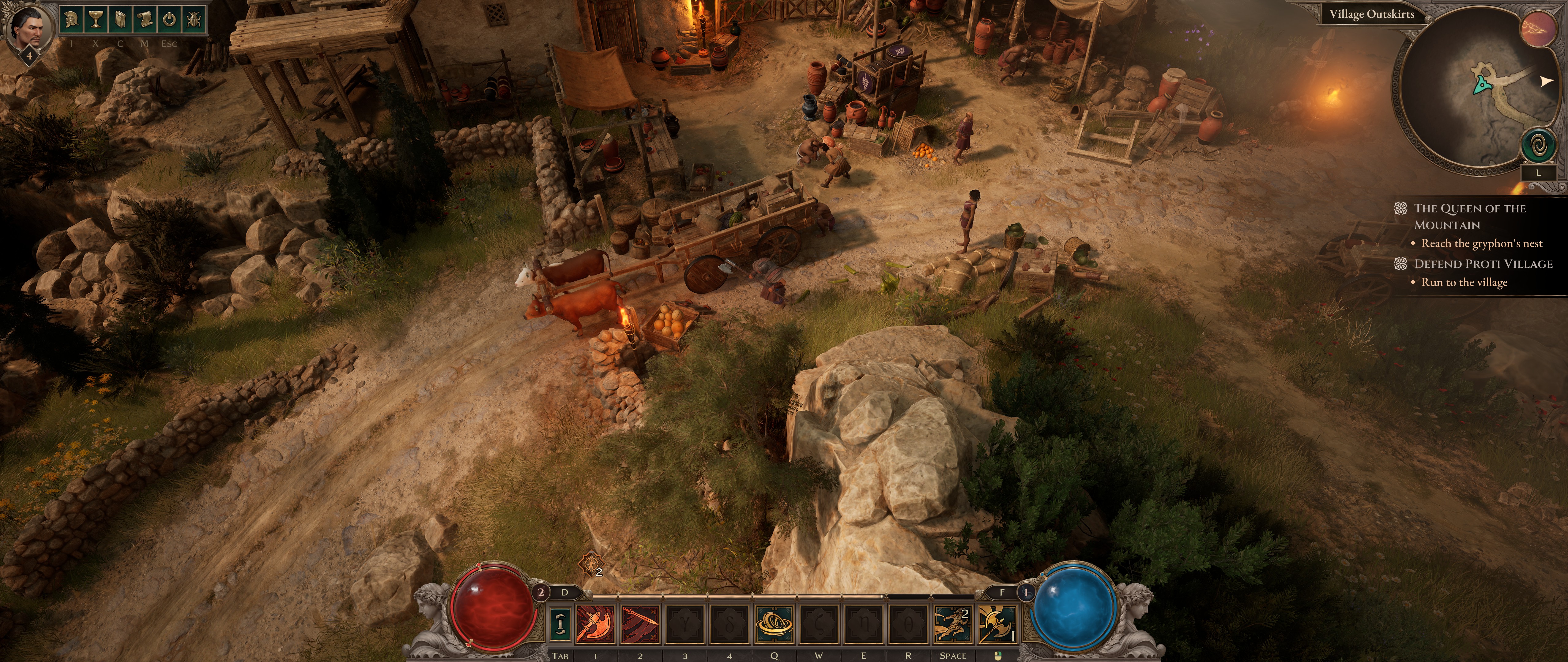Select the golden axe mouse attack skill
Screen dimensions: 1568x662
tap(997, 624)
